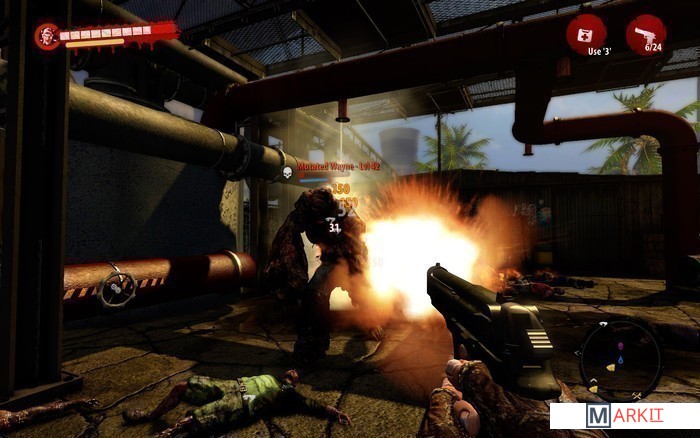Click the player character portrait
The width and height of the screenshot is (700, 438).
[x=46, y=36]
